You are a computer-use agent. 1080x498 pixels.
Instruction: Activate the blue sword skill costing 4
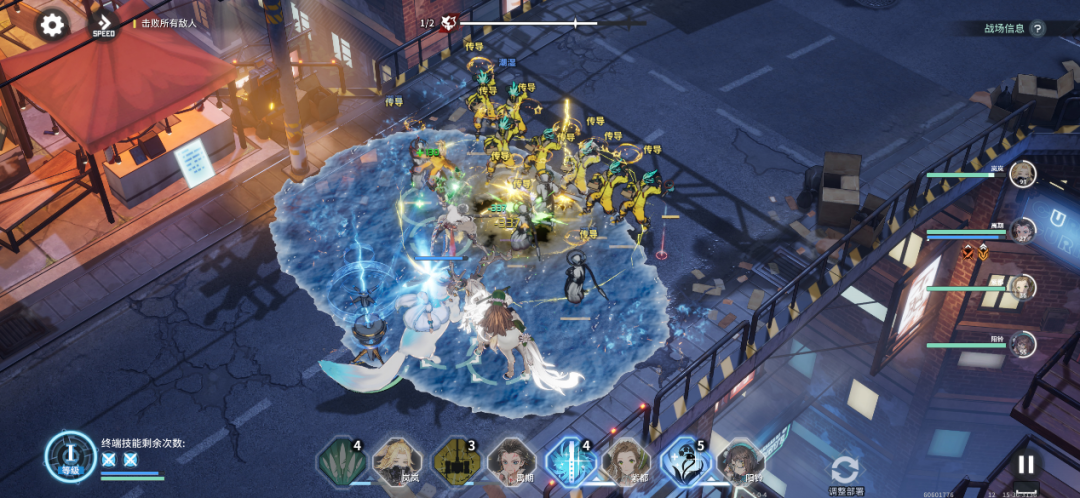click(x=570, y=462)
